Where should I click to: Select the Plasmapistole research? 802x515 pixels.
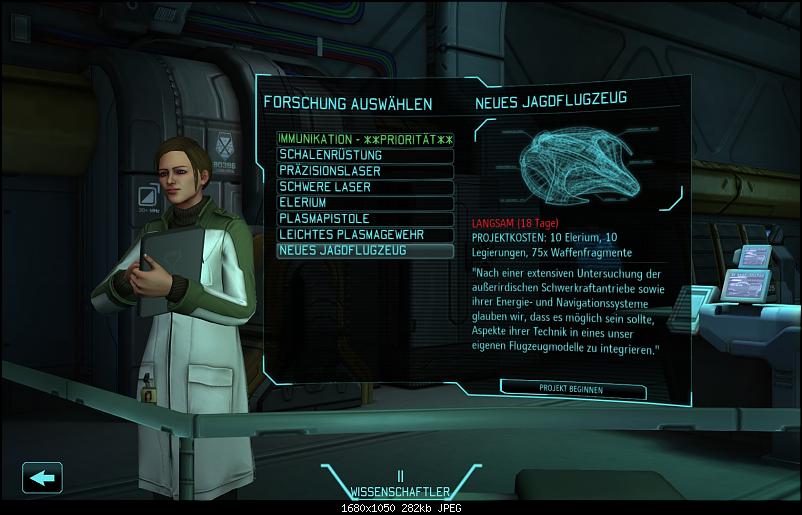click(365, 218)
